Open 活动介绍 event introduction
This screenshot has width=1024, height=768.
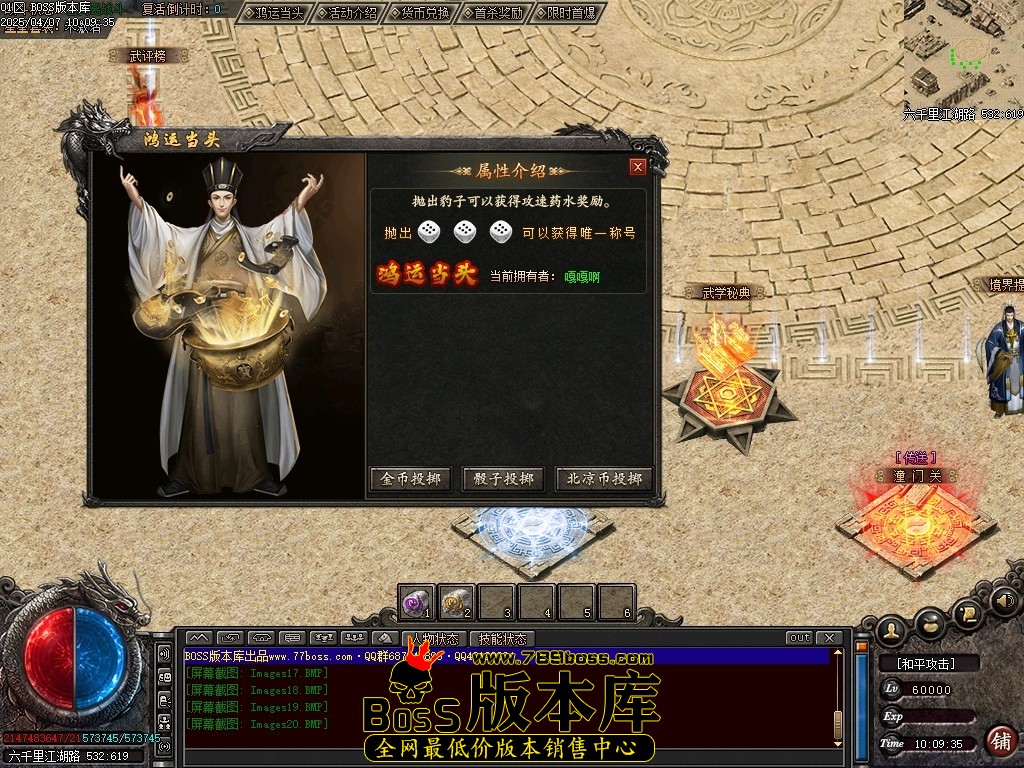tap(347, 13)
